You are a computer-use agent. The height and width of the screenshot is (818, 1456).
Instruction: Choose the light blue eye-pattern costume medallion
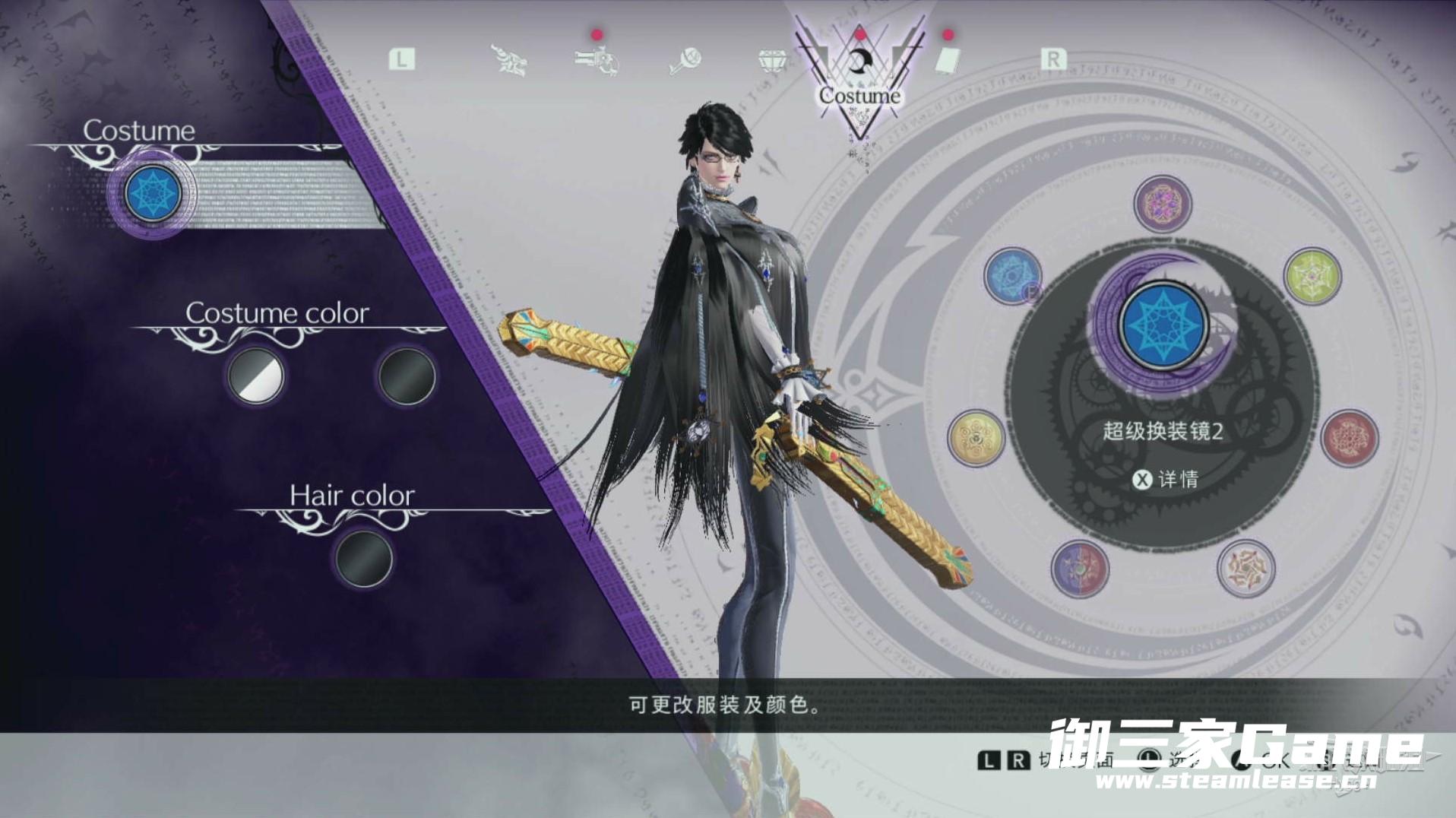(x=1012, y=275)
